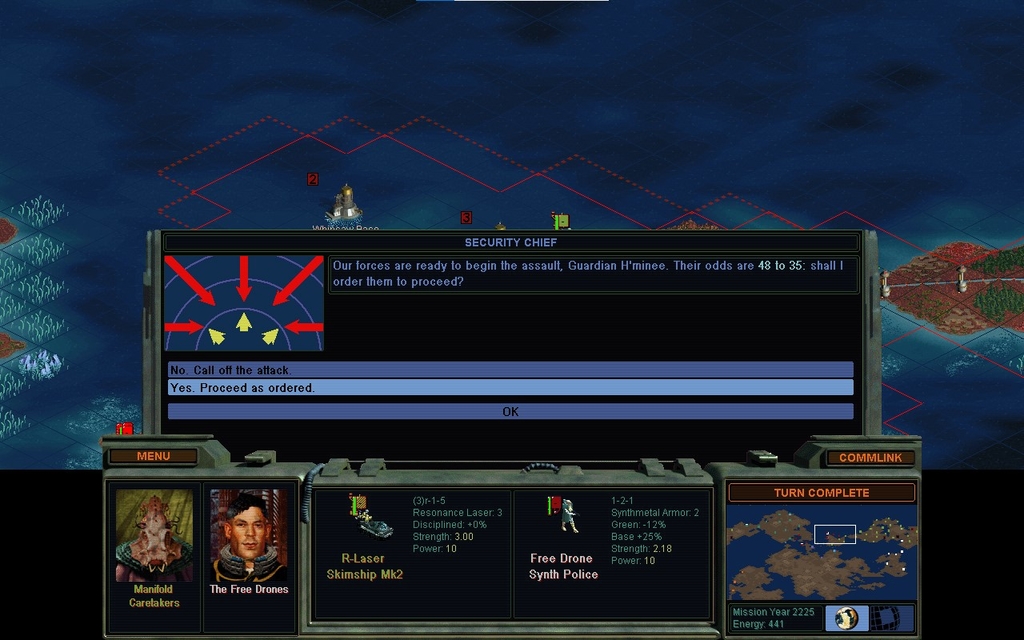The height and width of the screenshot is (640, 1024).
Task: Click the Free Drone Synth Police unit icon
Action: [563, 514]
